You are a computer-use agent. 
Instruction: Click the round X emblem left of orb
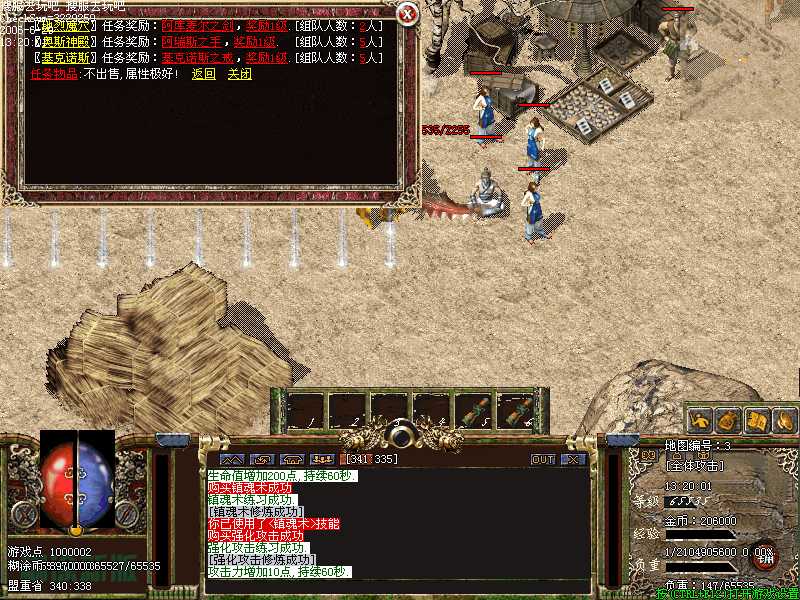24,515
